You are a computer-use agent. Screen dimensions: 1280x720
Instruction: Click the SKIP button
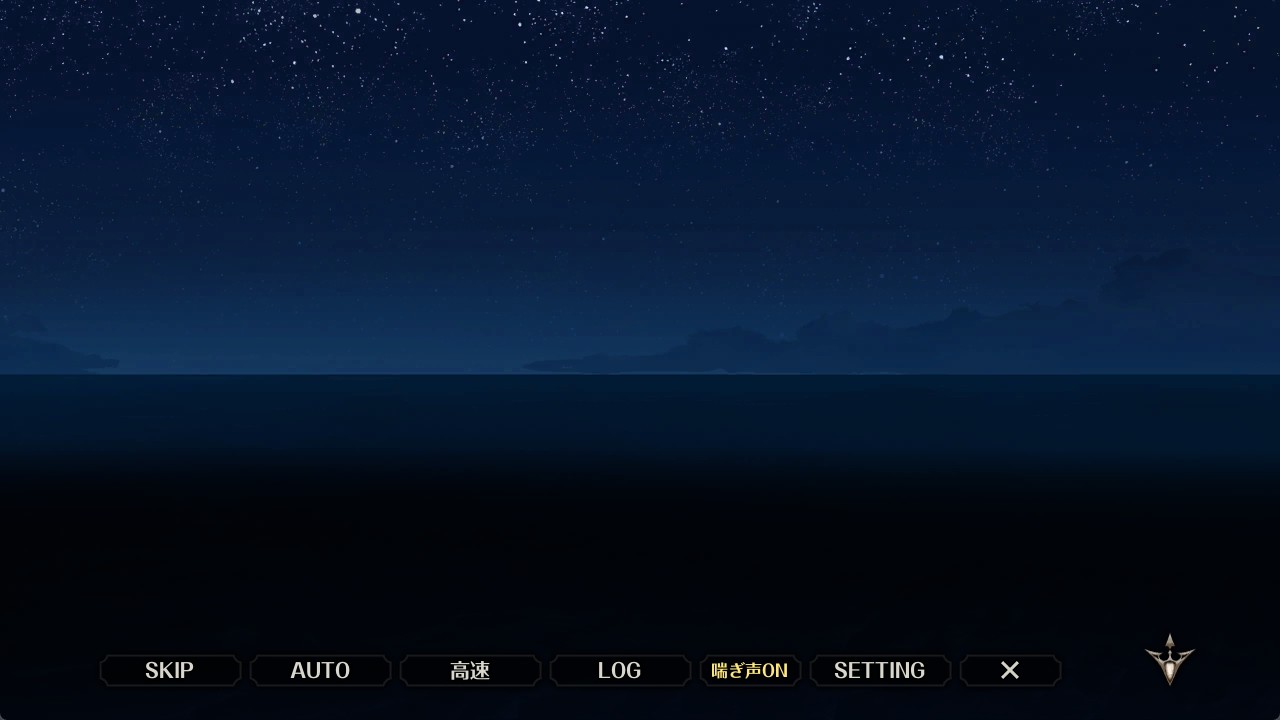(170, 670)
